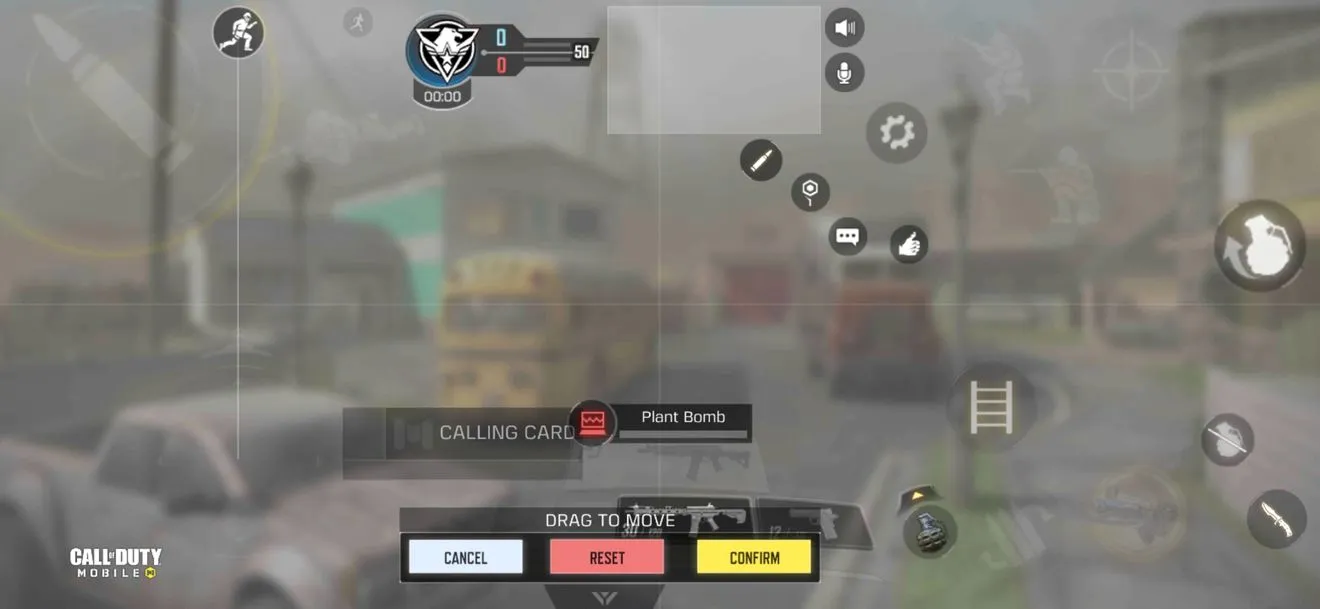Select the primary rifle weapon slot
Image resolution: width=1320 pixels, height=609 pixels.
[x=685, y=518]
